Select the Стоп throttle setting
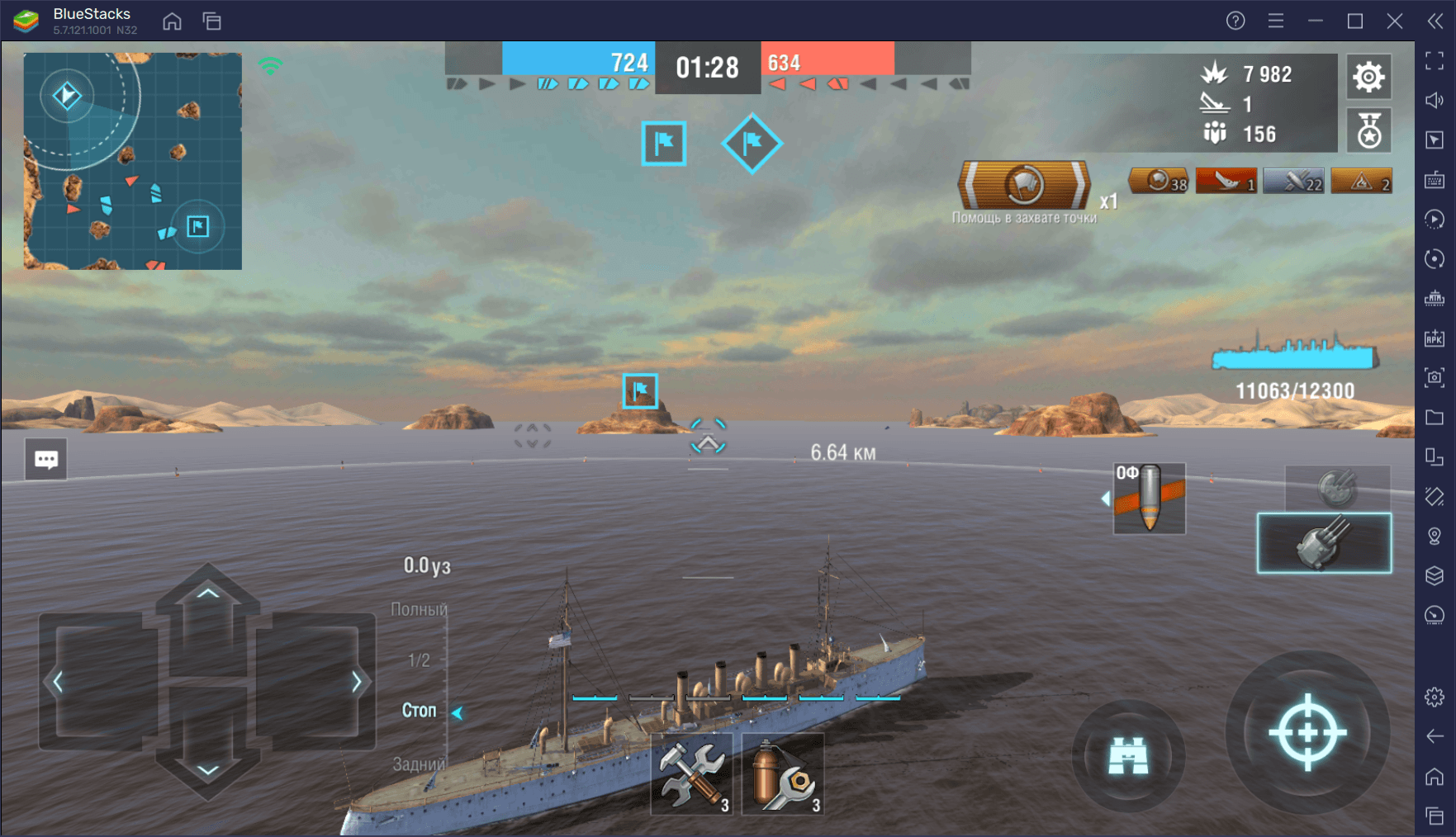The image size is (1456, 837). coord(419,711)
